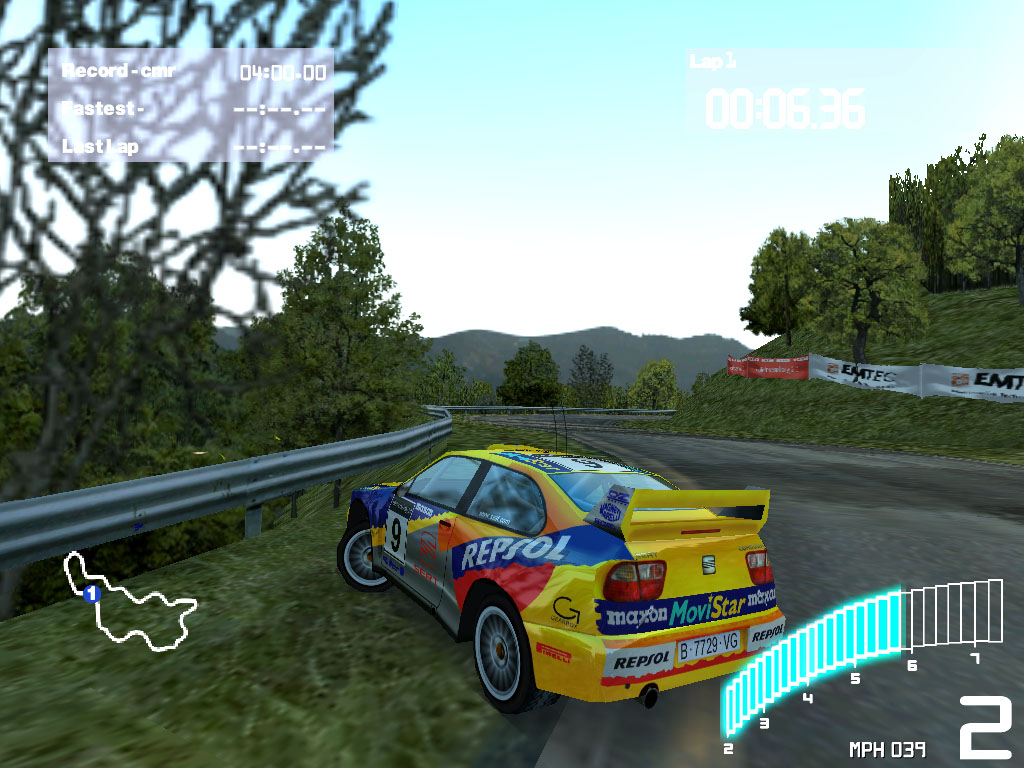Screen dimensions: 1024x768
Task: Select the blue number 1 position marker
Action: point(92,594)
